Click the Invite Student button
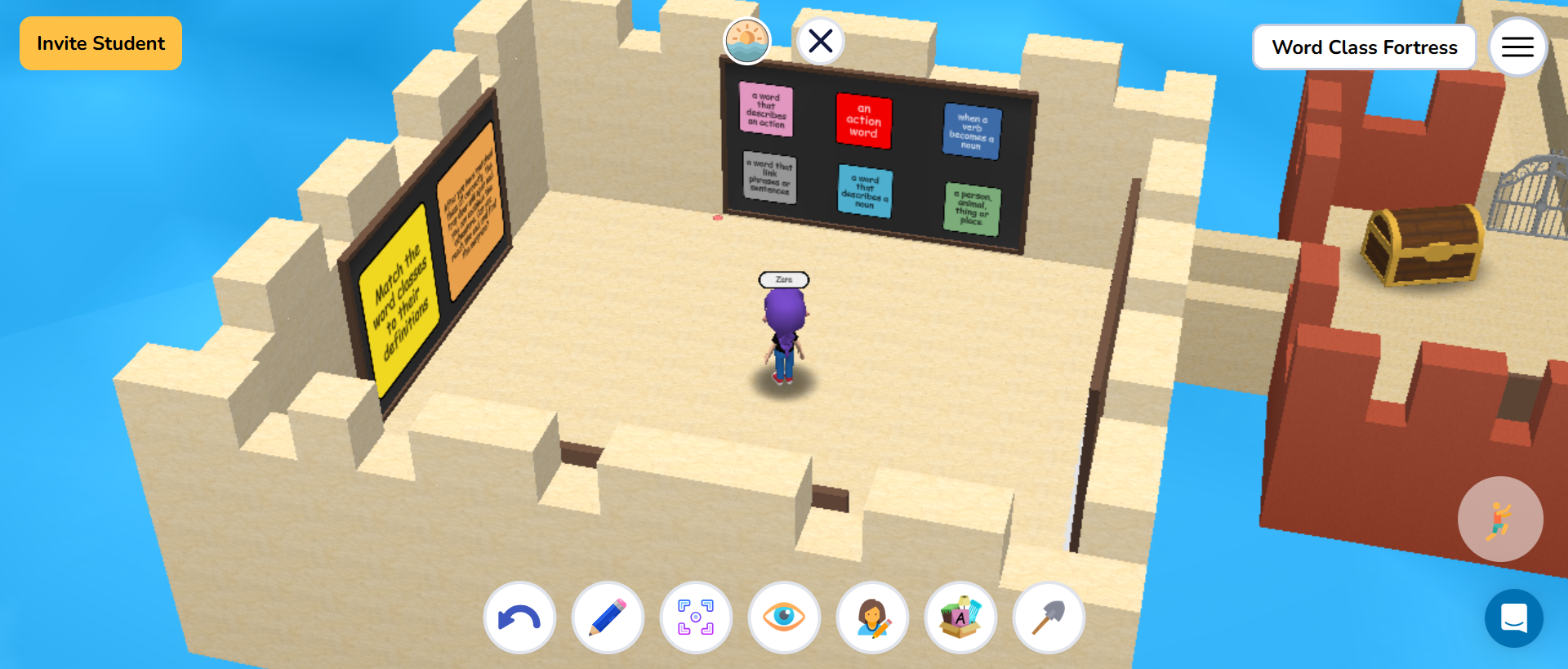 (x=100, y=42)
